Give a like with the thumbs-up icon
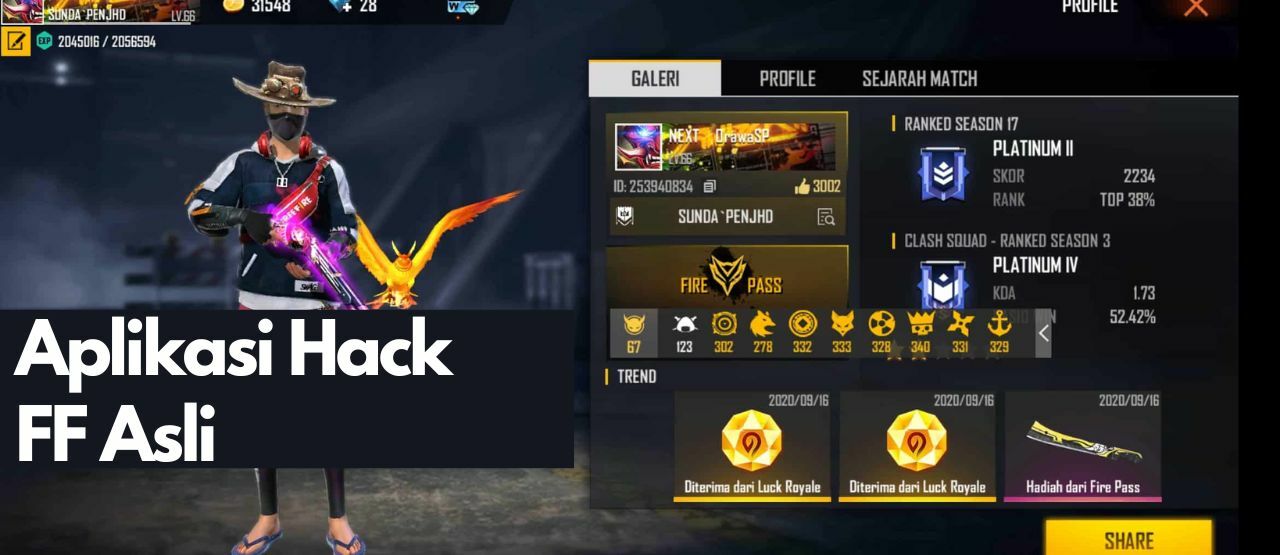Viewport: 1280px width, 555px height. (x=803, y=186)
